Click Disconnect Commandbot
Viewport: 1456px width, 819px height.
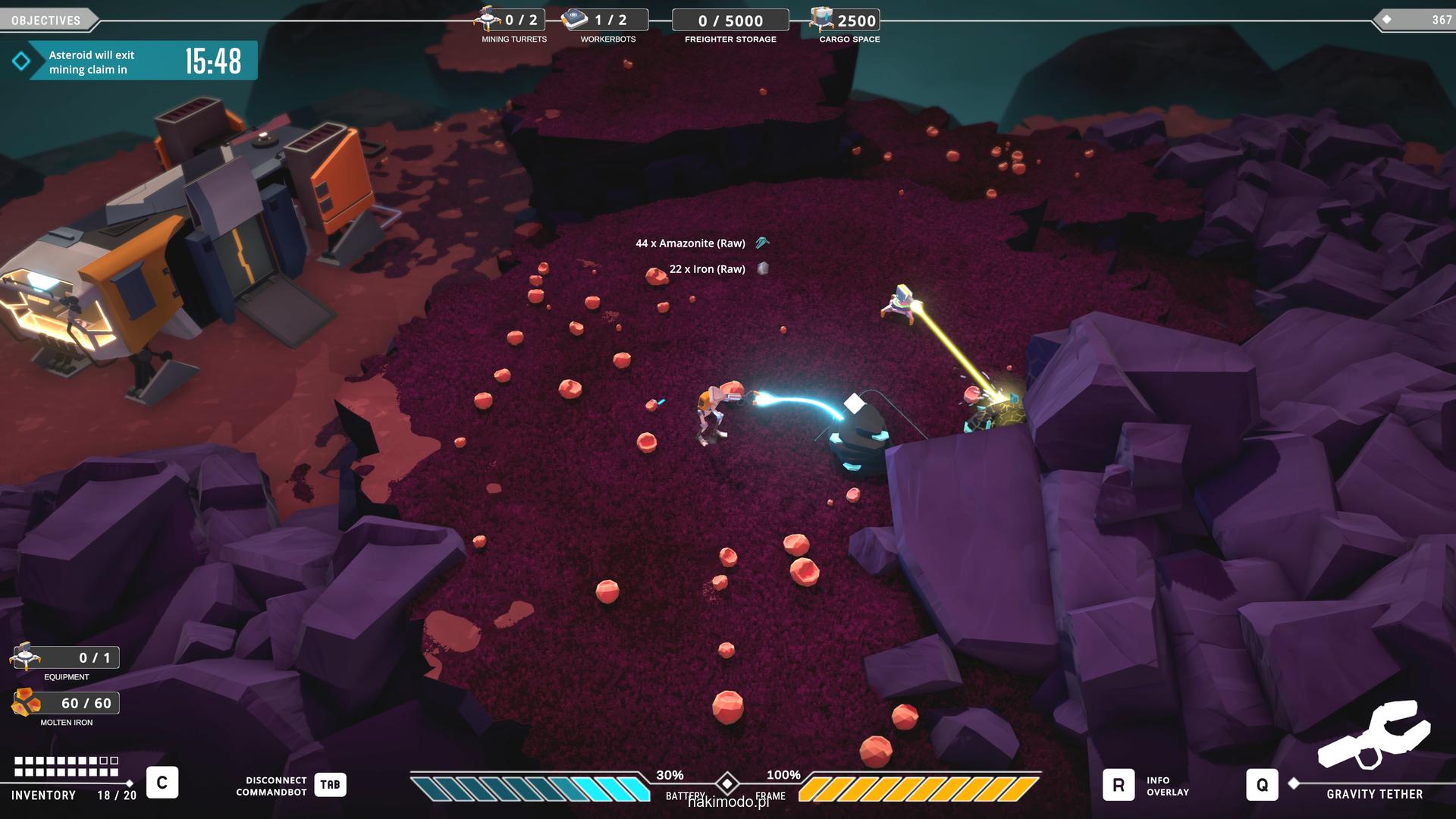pos(330,785)
